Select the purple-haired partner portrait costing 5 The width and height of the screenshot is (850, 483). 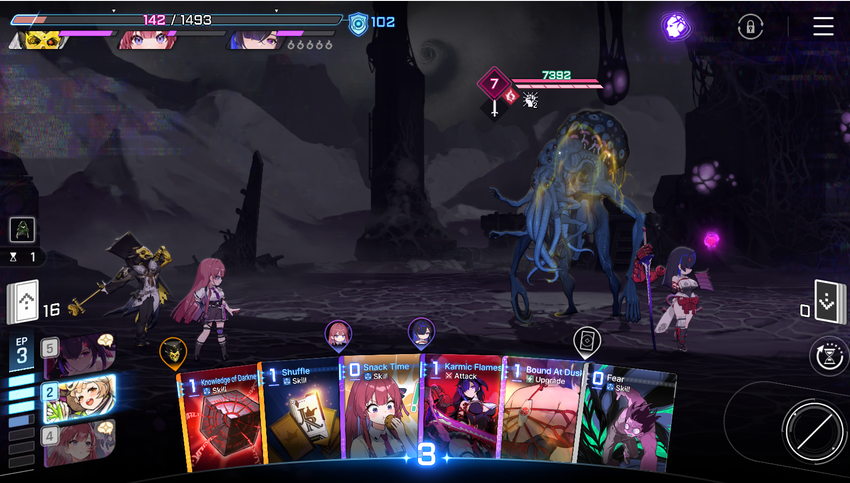click(78, 352)
